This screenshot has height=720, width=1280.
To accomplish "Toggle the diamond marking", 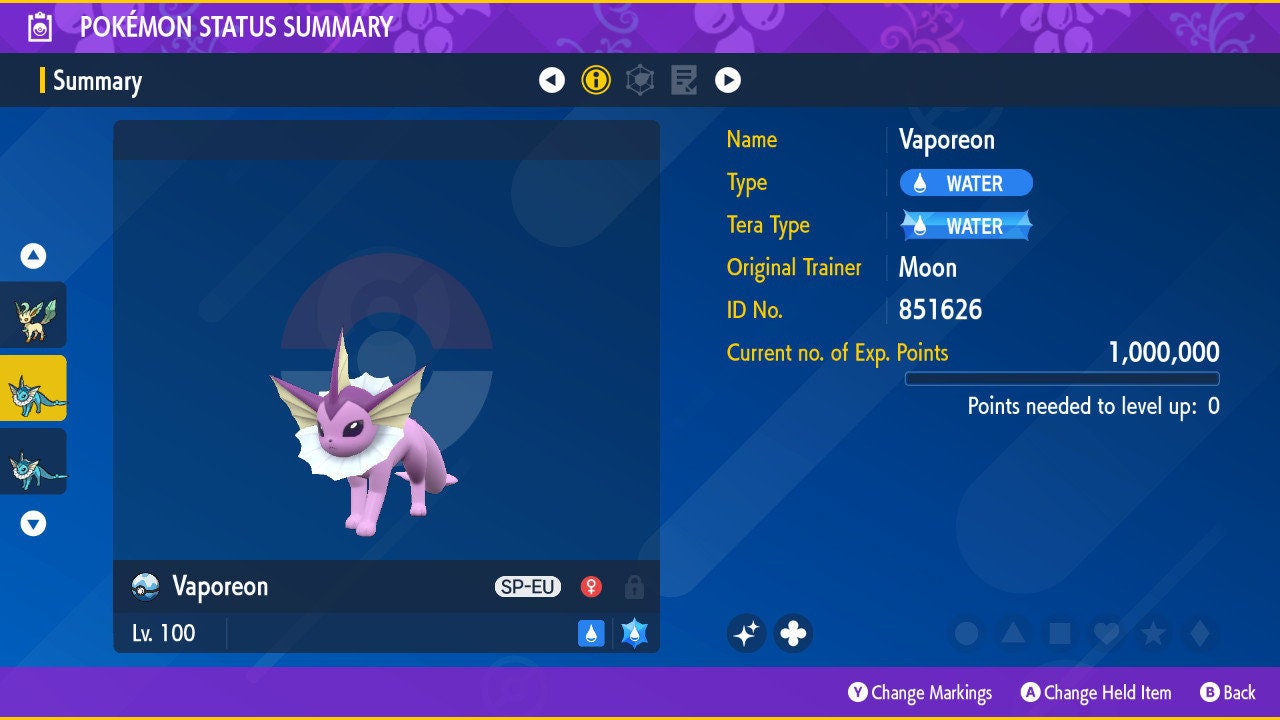I will [x=1198, y=633].
